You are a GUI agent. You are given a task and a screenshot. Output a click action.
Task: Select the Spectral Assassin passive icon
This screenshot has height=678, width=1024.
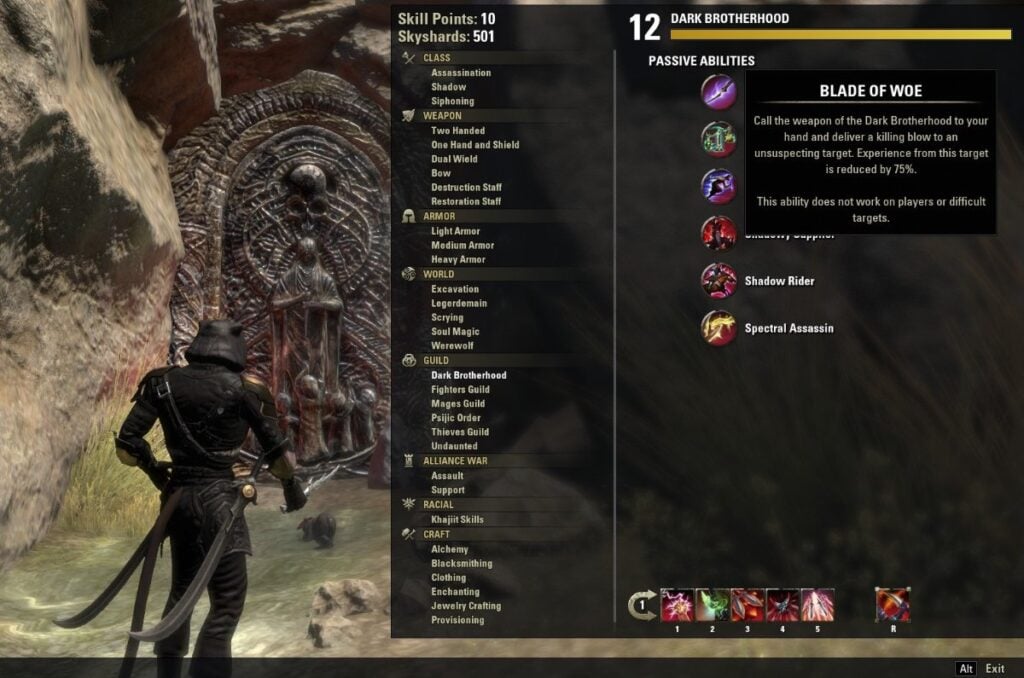[x=719, y=328]
